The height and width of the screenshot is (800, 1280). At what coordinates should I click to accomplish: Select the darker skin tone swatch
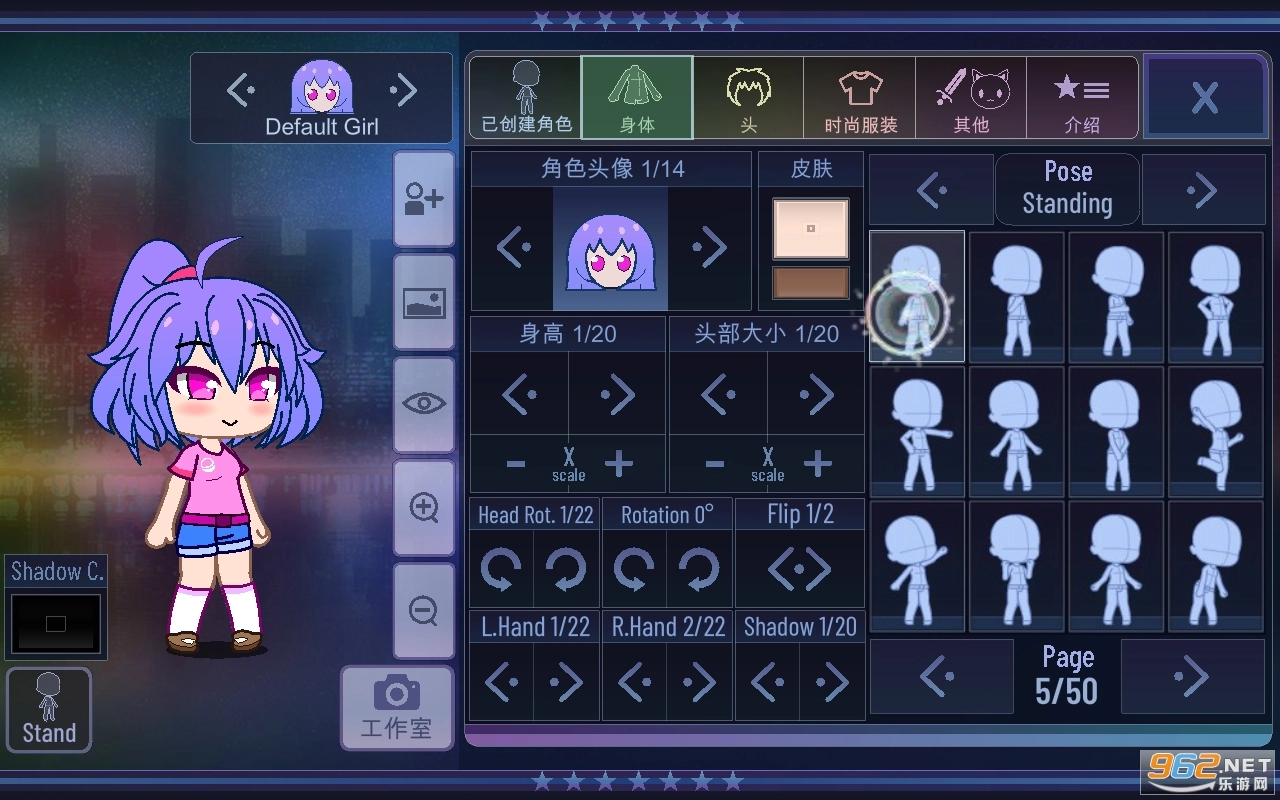click(x=810, y=283)
